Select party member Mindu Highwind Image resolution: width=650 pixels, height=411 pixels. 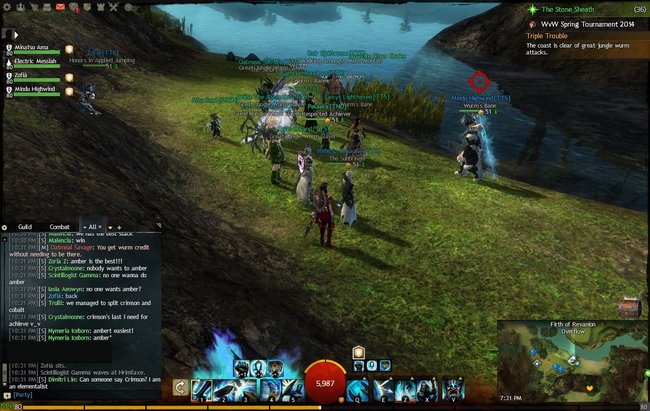[x=37, y=88]
